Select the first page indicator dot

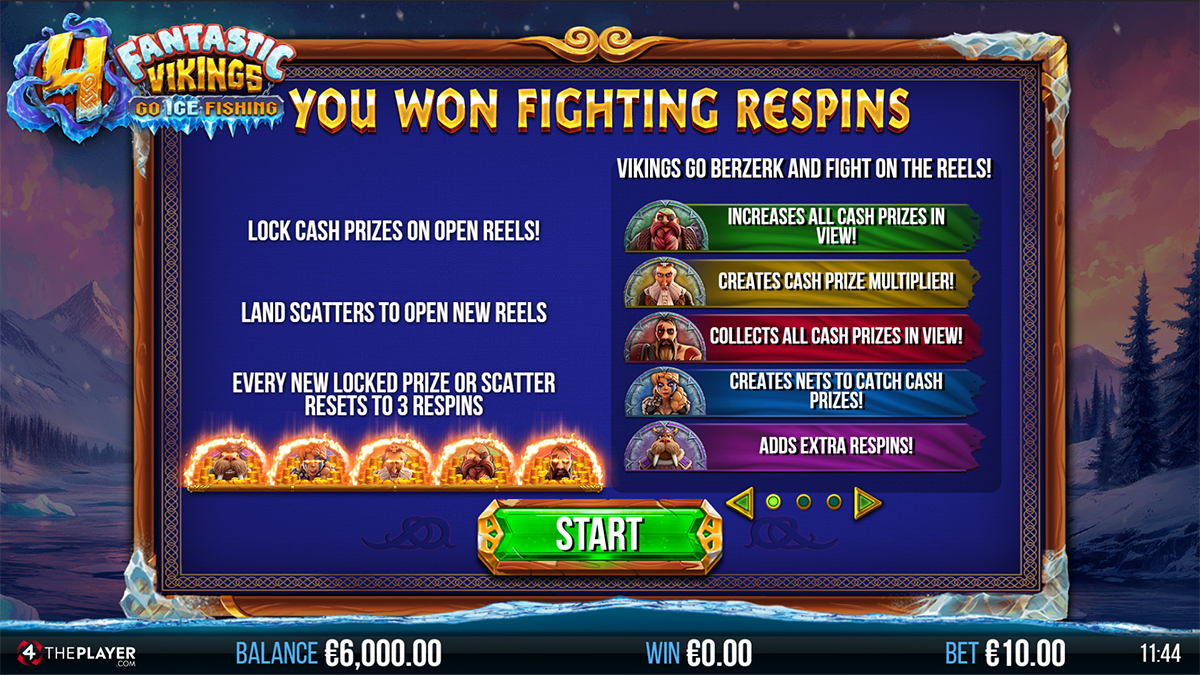click(x=772, y=501)
